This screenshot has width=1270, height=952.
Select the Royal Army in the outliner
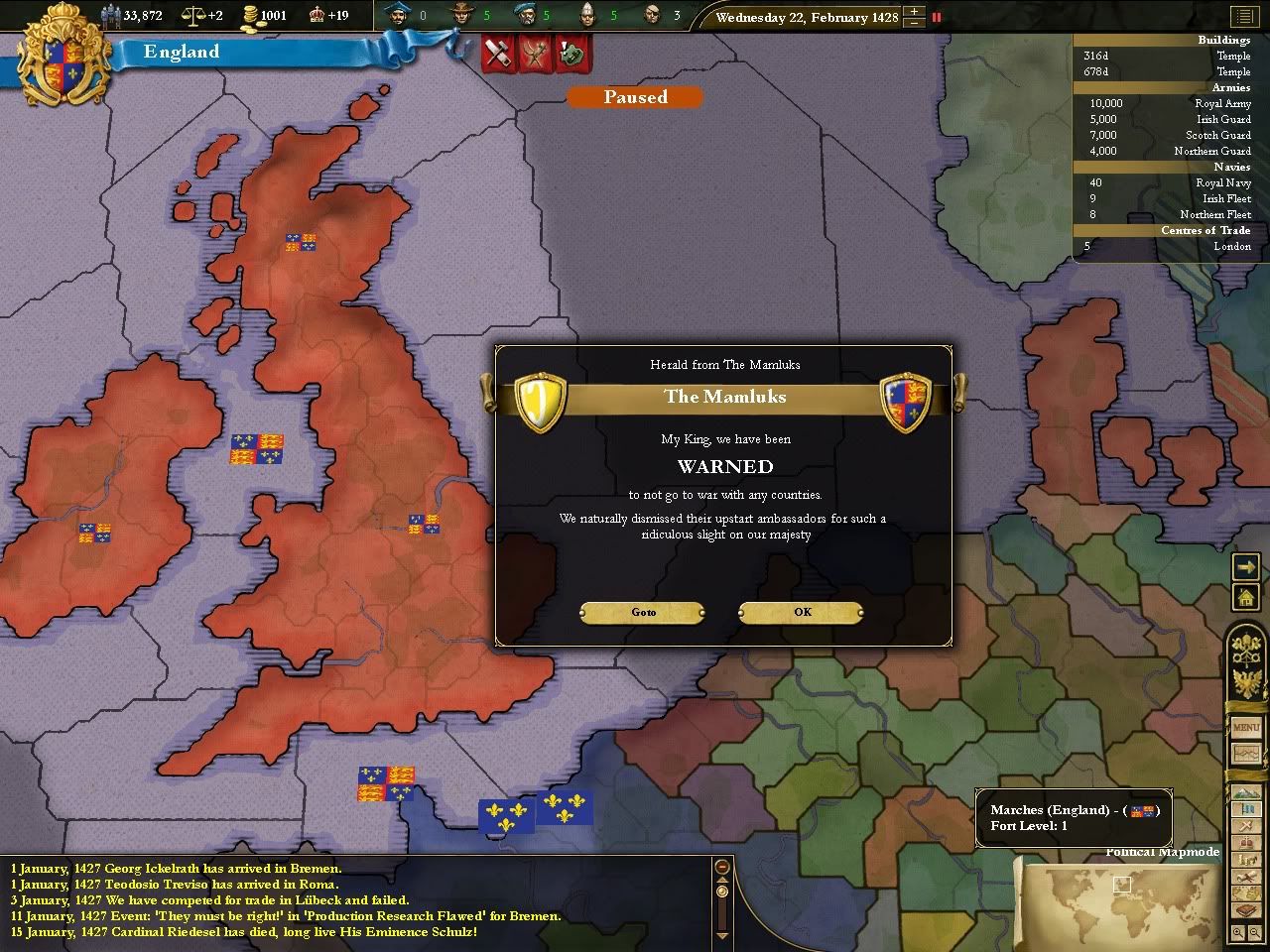pos(1222,103)
